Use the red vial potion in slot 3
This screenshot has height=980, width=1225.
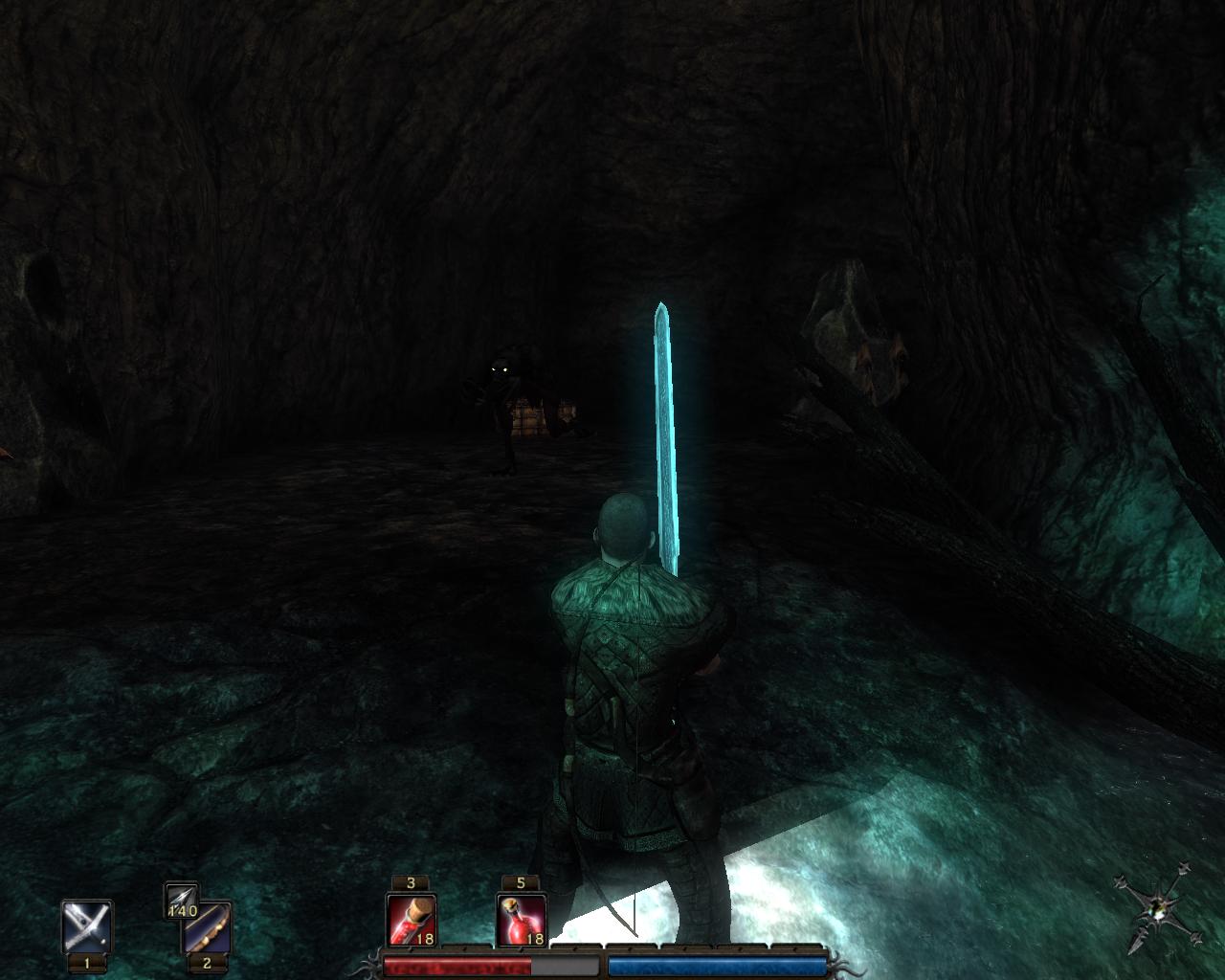[x=412, y=919]
